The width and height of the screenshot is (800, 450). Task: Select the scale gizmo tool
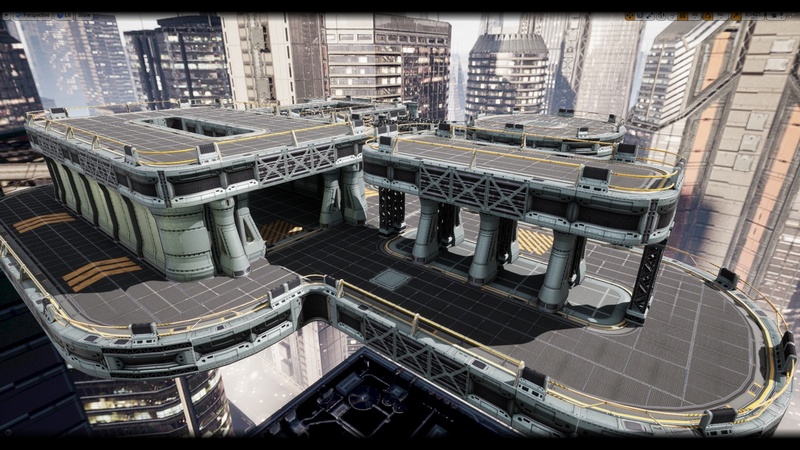point(650,15)
